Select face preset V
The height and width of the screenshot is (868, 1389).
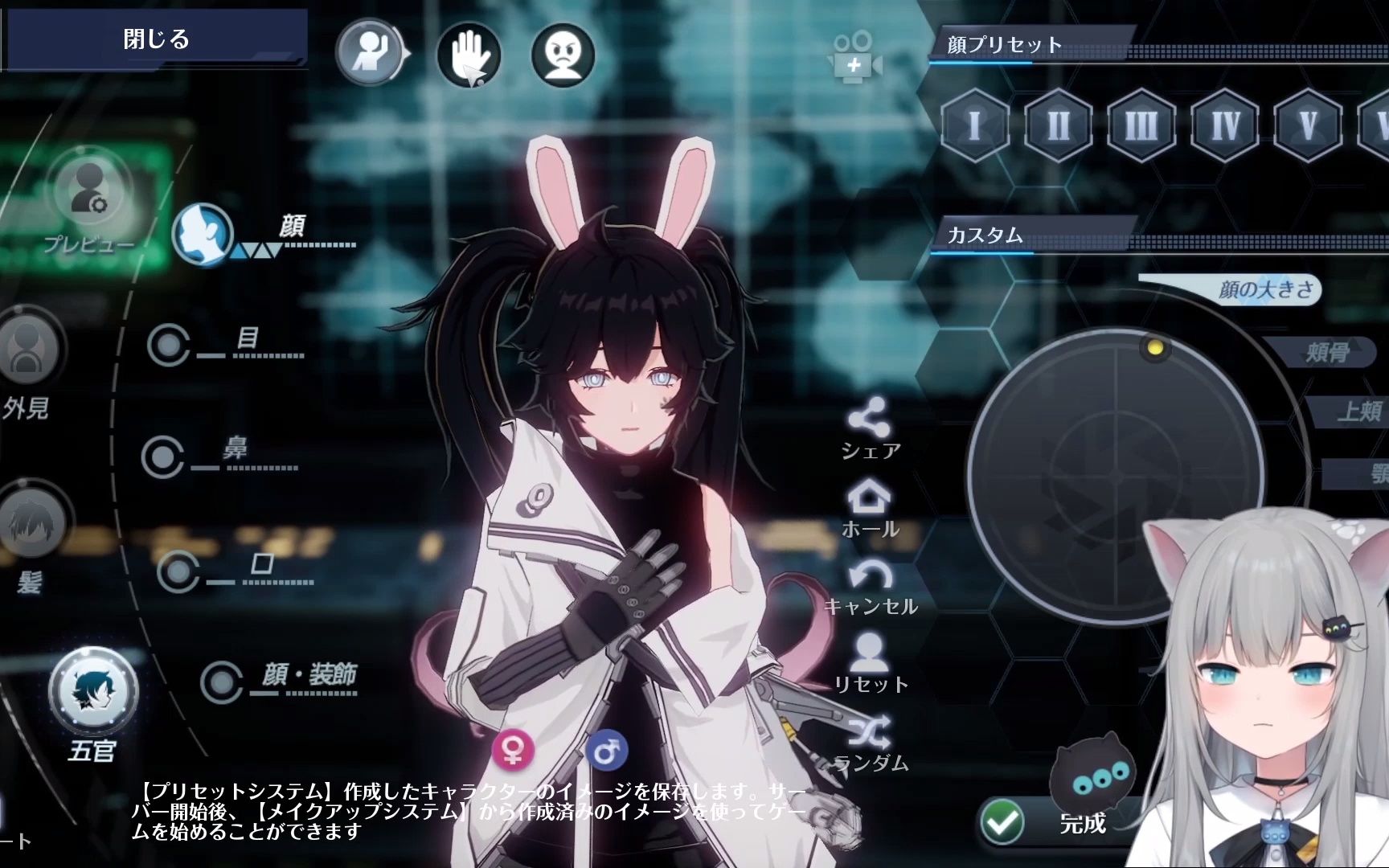[1308, 125]
